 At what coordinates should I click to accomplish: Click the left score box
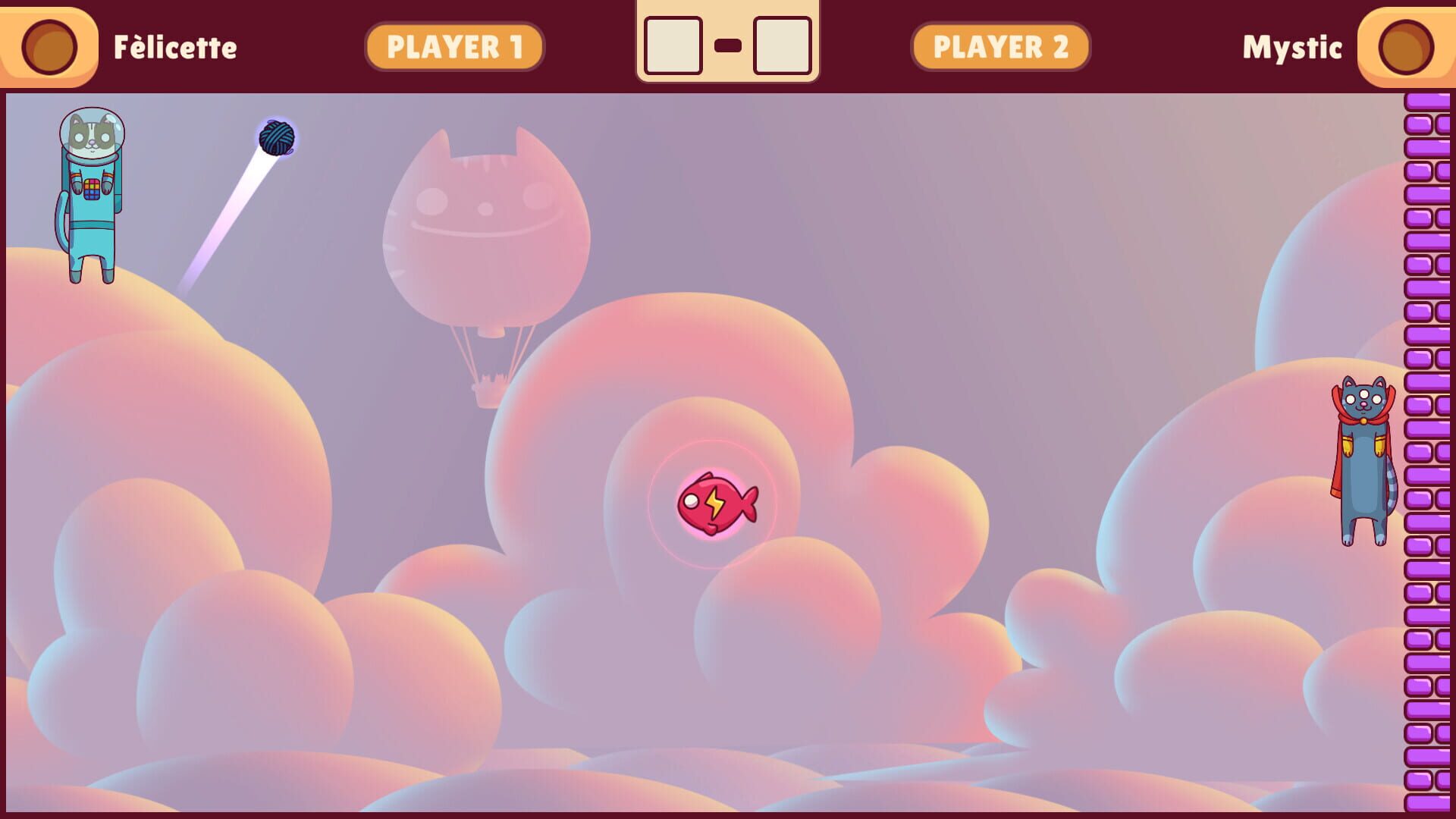tap(675, 45)
